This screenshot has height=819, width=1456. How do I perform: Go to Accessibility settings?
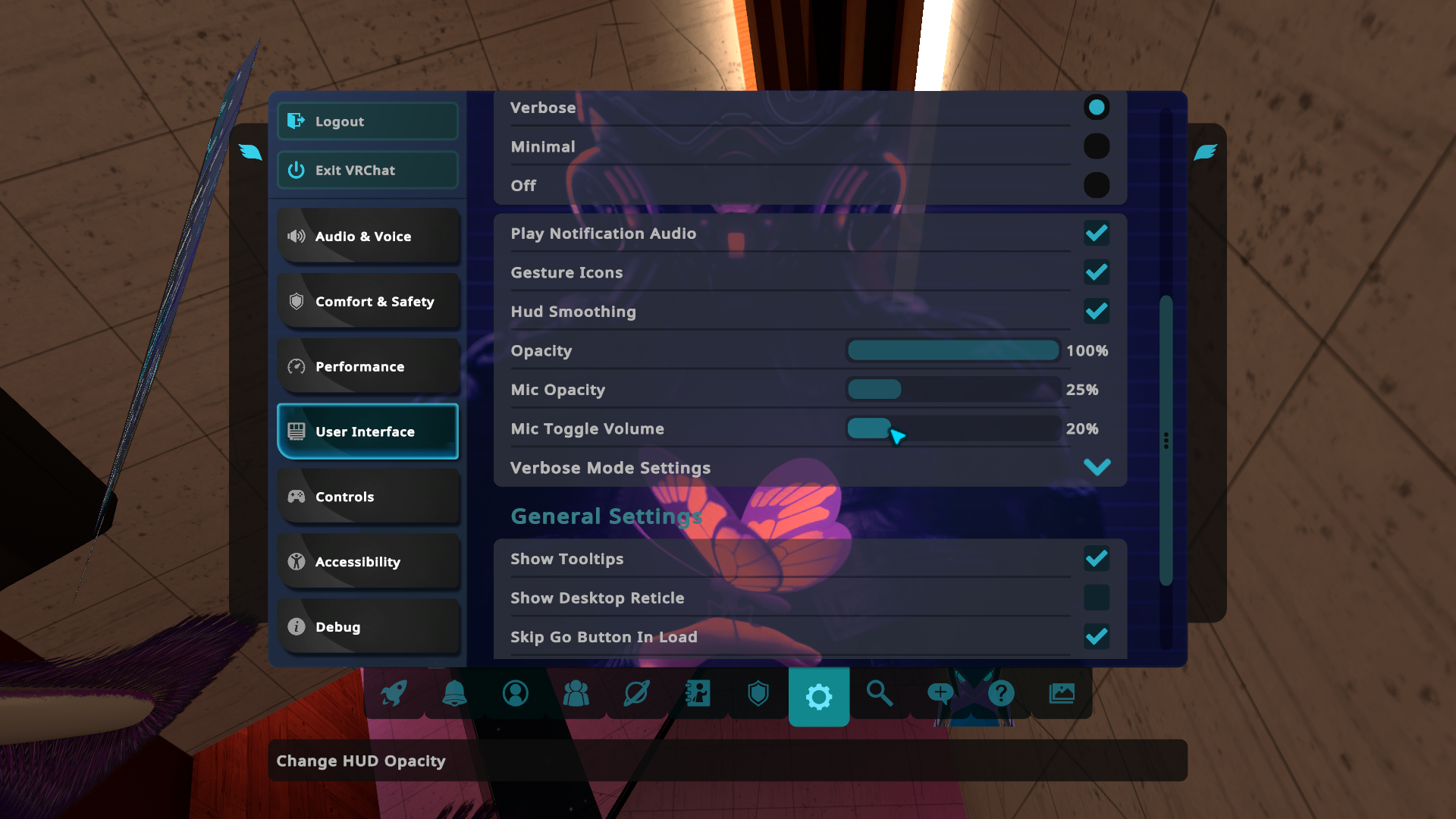(x=368, y=562)
